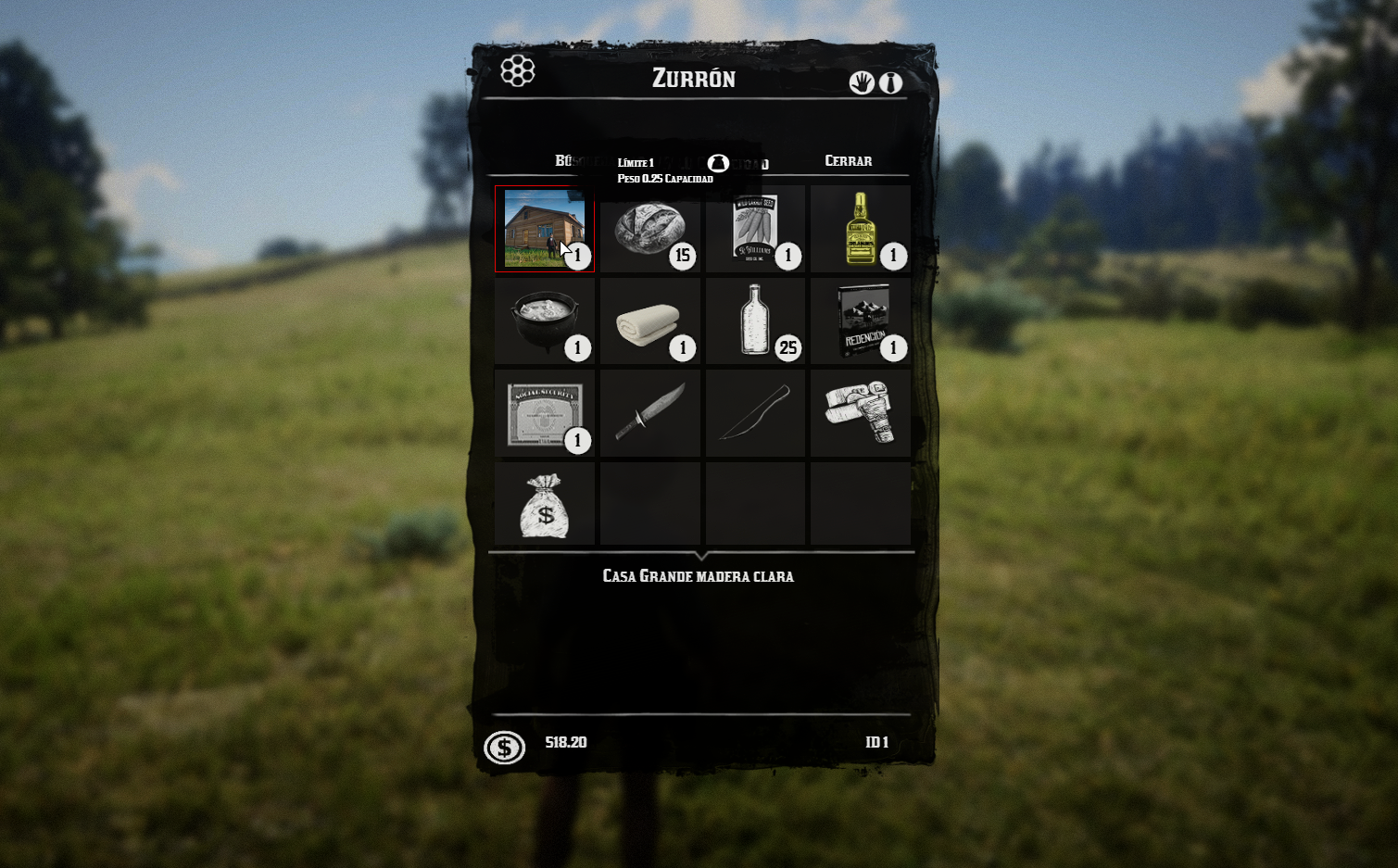Screen dimensions: 1398x868
Task: Pick the hunting knife slot
Action: click(x=649, y=413)
